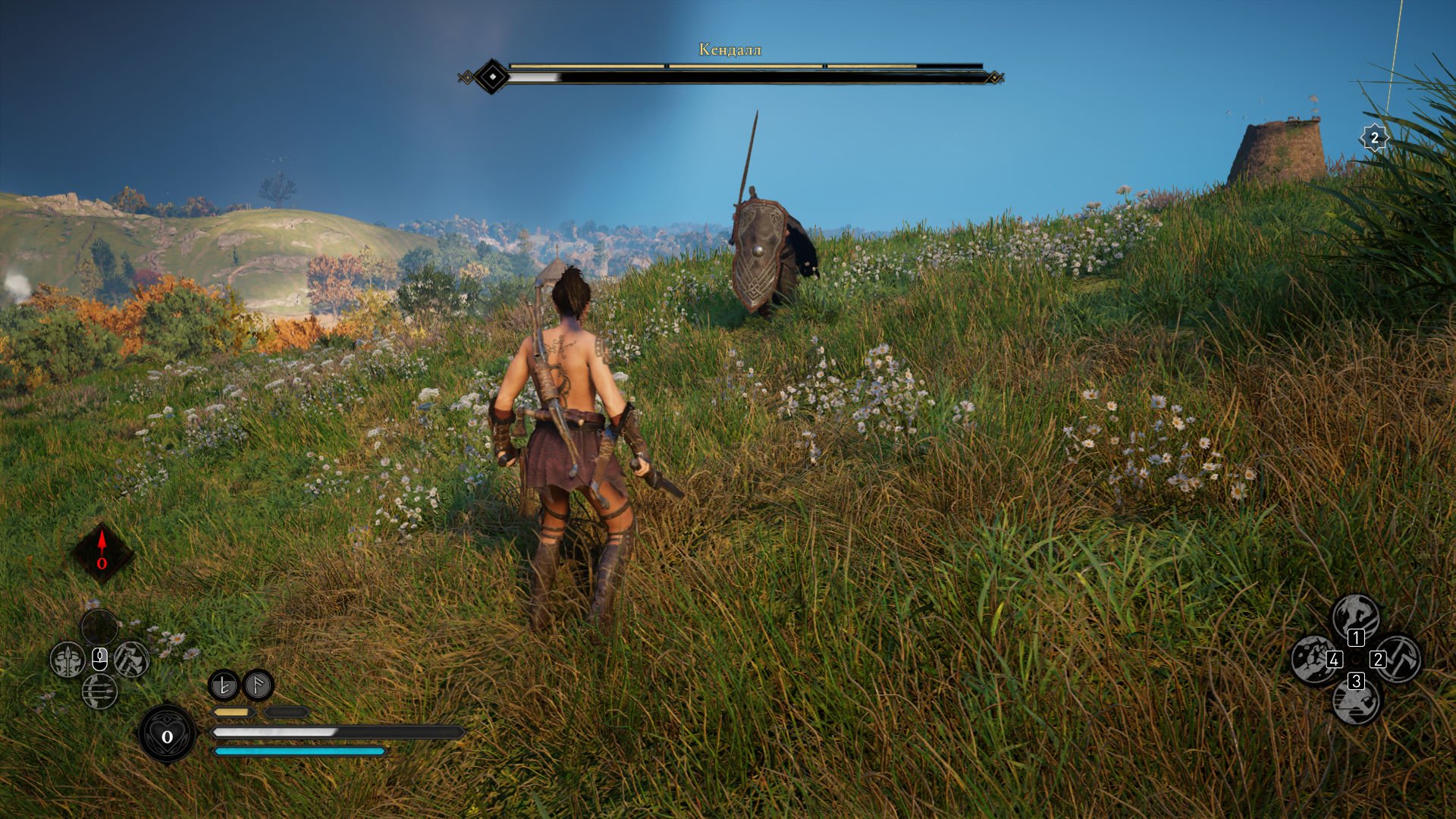
Task: Trigger the charging ability in slot 3
Action: 1356,702
